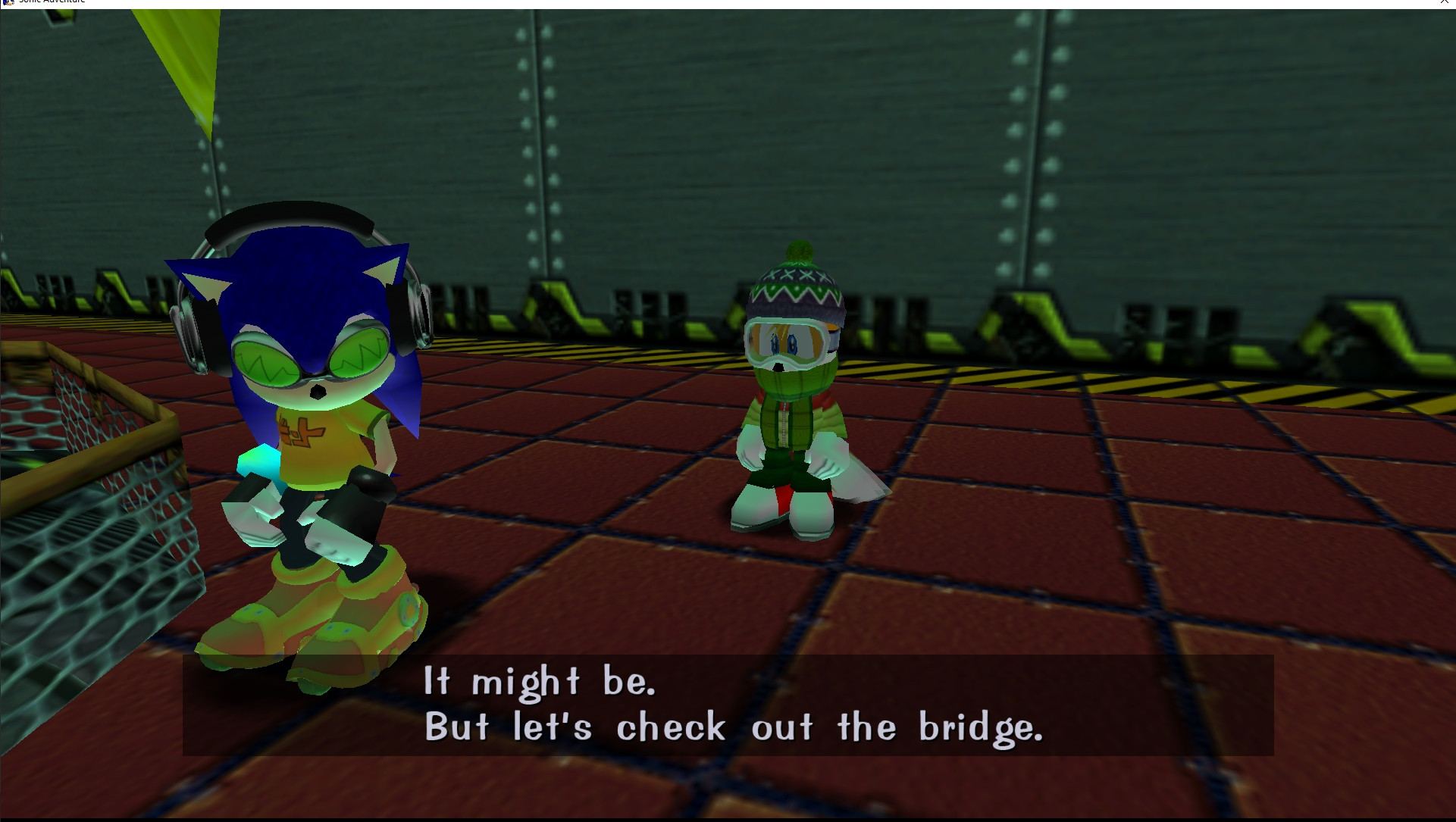This screenshot has width=1456, height=822.
Task: Close the Sonic Adventure window
Action: [x=1444, y=3]
